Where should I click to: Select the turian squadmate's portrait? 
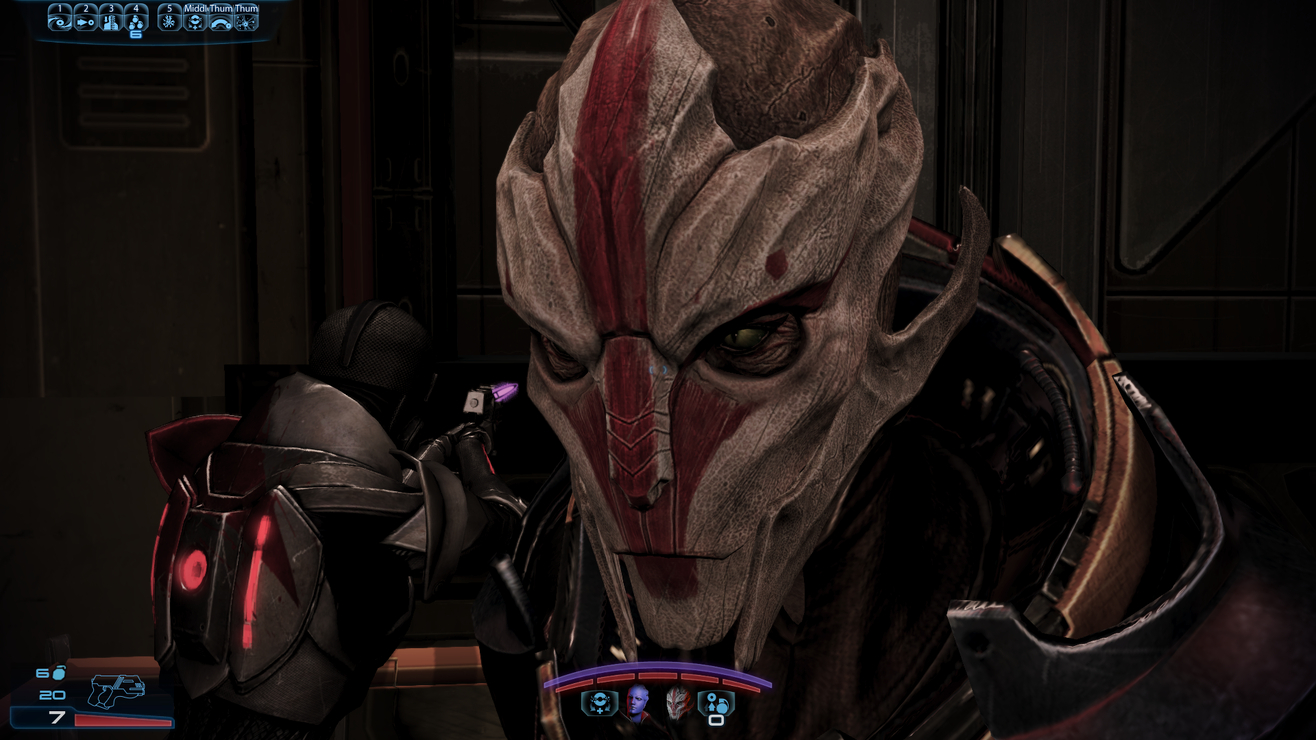[679, 704]
